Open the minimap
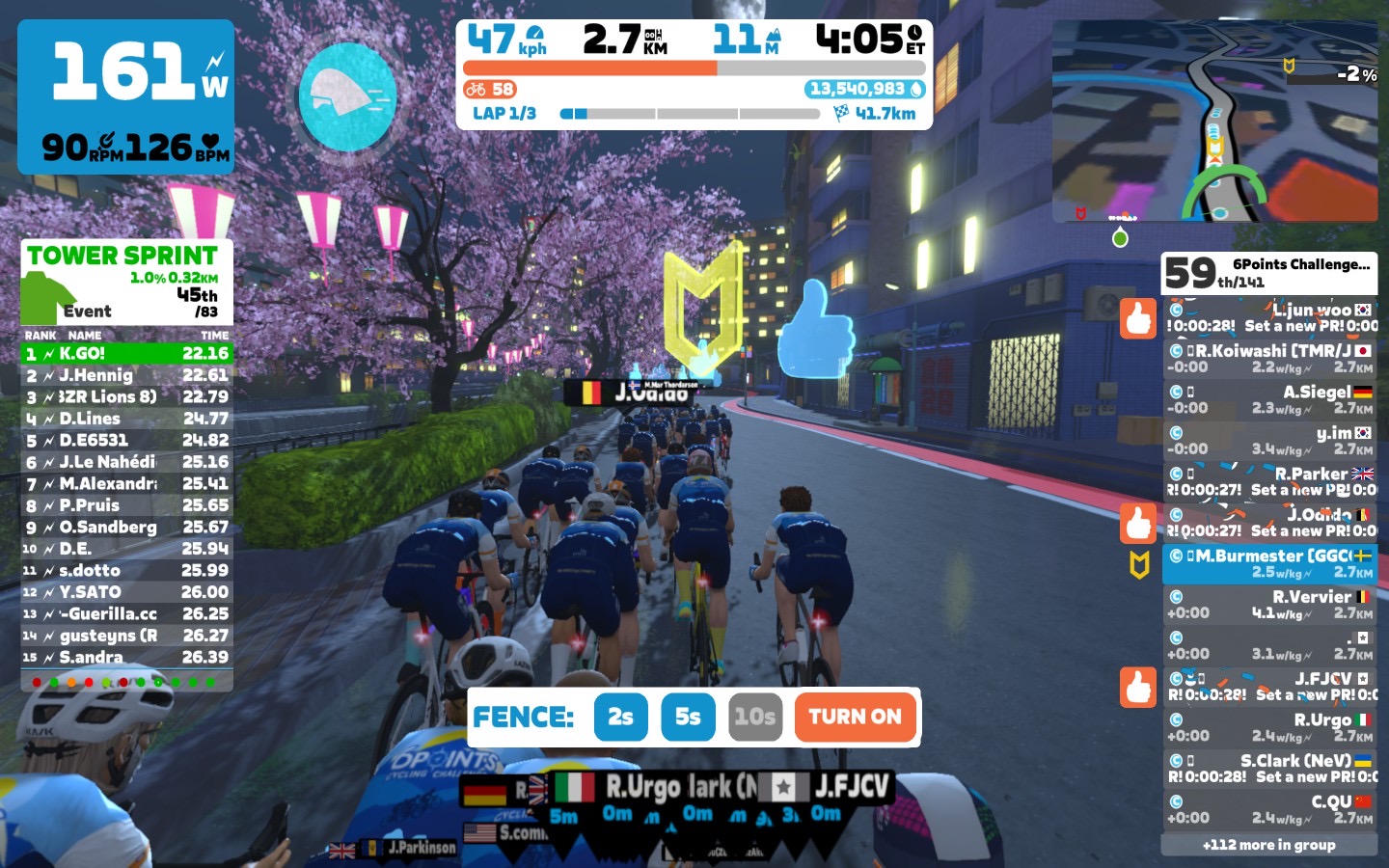The image size is (1389, 868). click(x=1214, y=122)
